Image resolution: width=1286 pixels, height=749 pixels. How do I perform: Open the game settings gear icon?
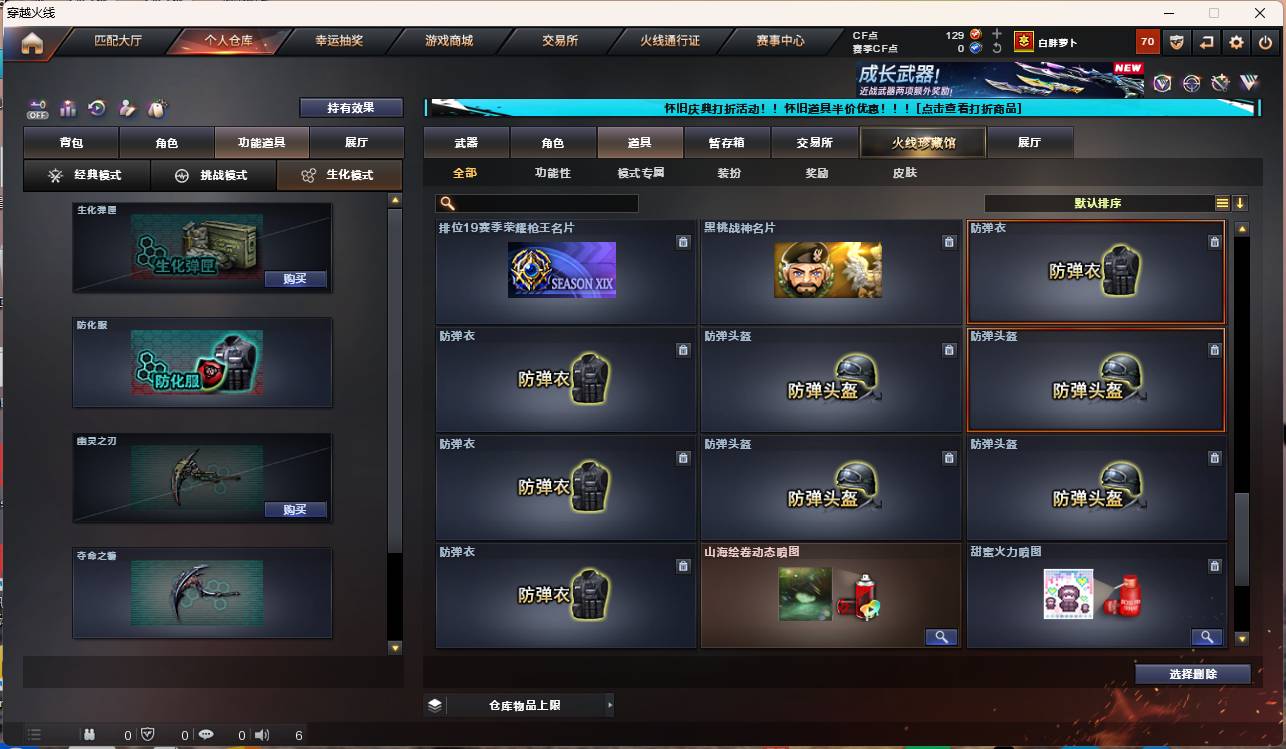1236,42
